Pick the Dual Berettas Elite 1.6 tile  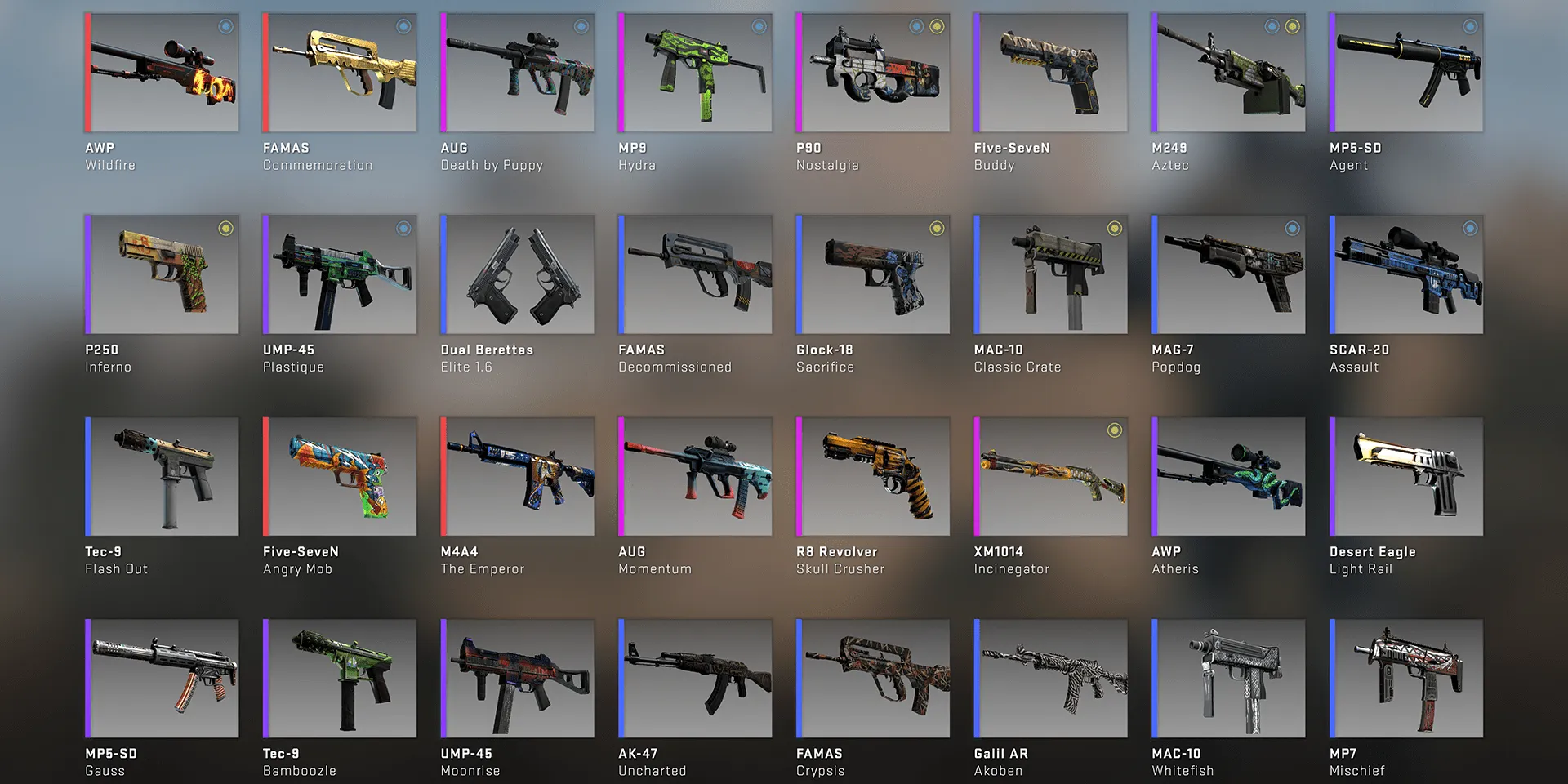coord(518,274)
